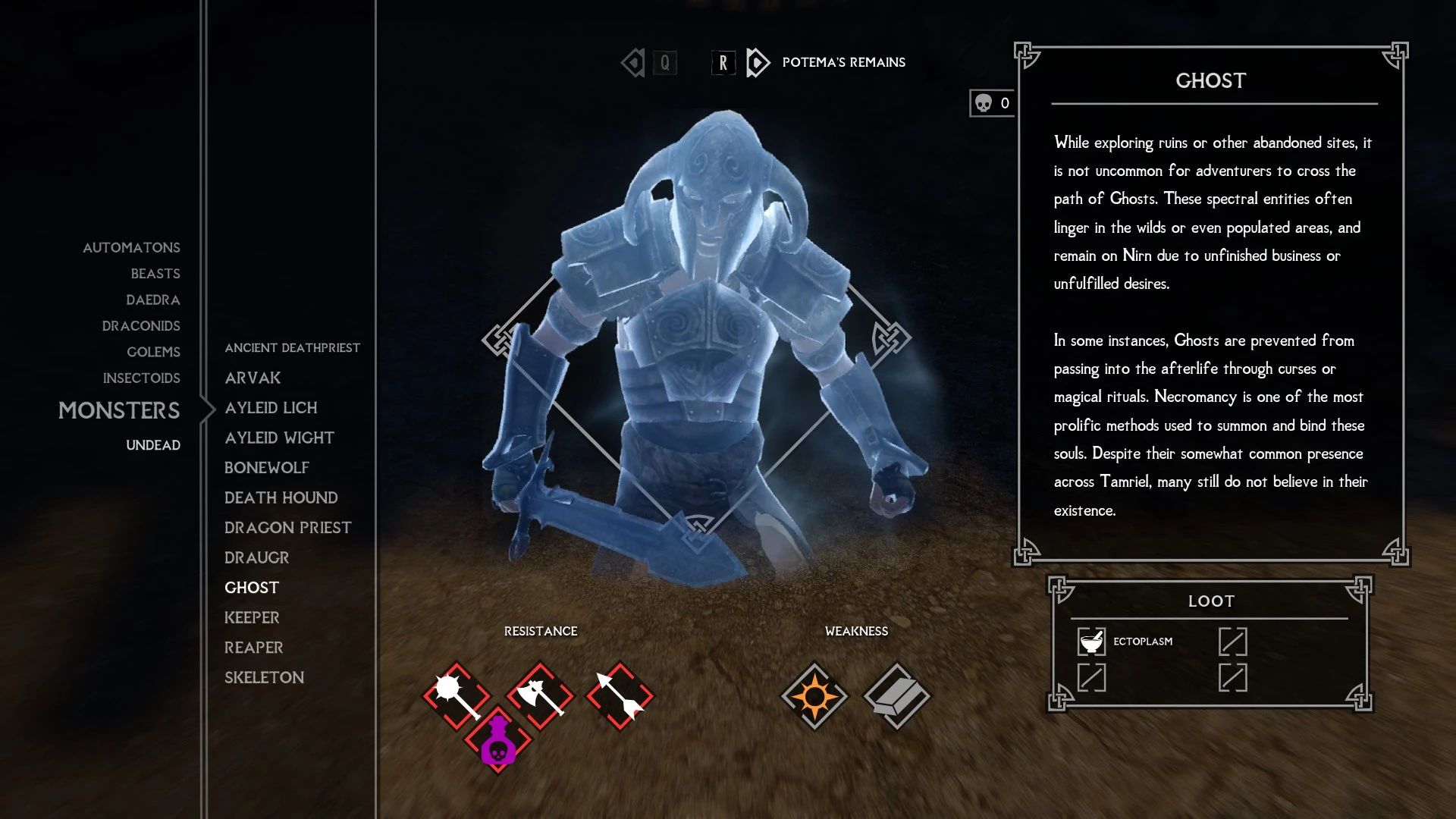Open the Daedra category
The image size is (1456, 819).
click(x=153, y=300)
